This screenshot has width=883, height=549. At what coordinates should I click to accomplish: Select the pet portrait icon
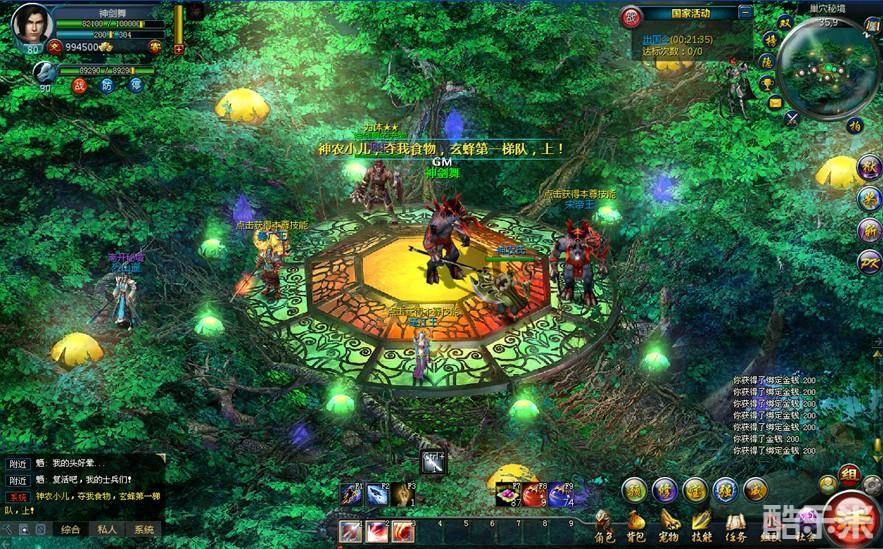tap(45, 72)
